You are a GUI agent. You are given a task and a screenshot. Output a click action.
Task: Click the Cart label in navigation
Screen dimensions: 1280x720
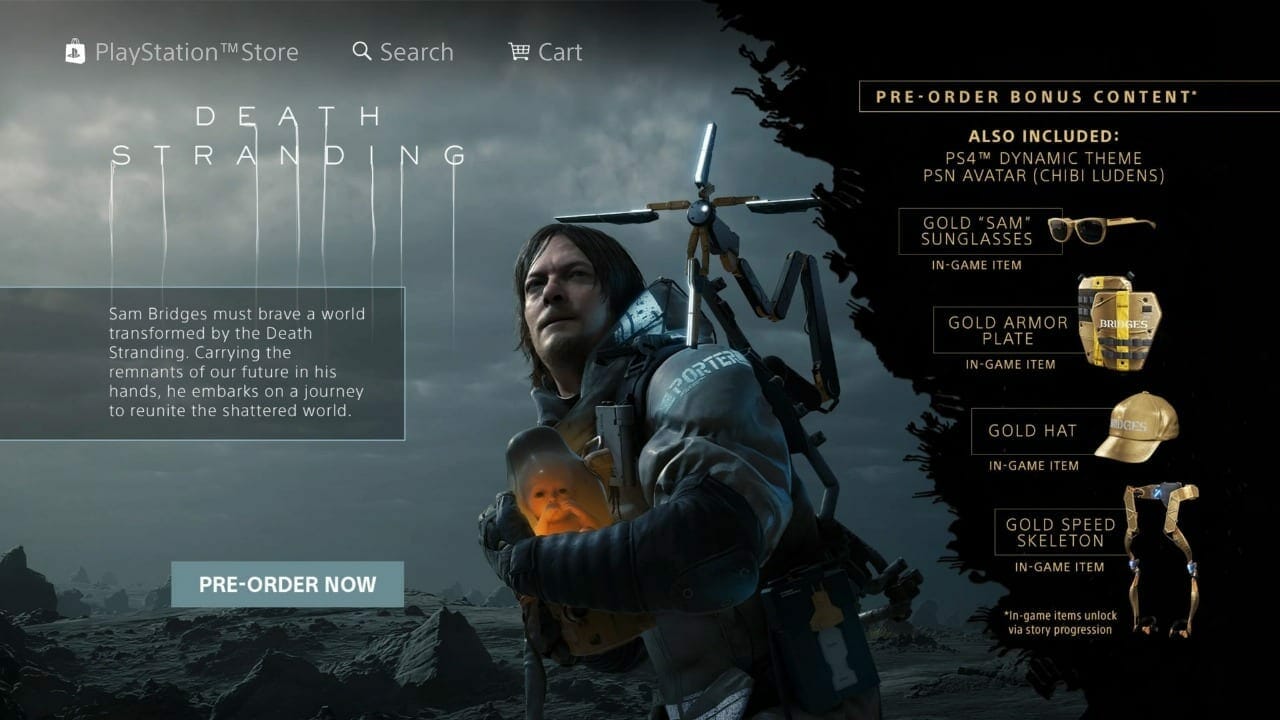pyautogui.click(x=561, y=51)
